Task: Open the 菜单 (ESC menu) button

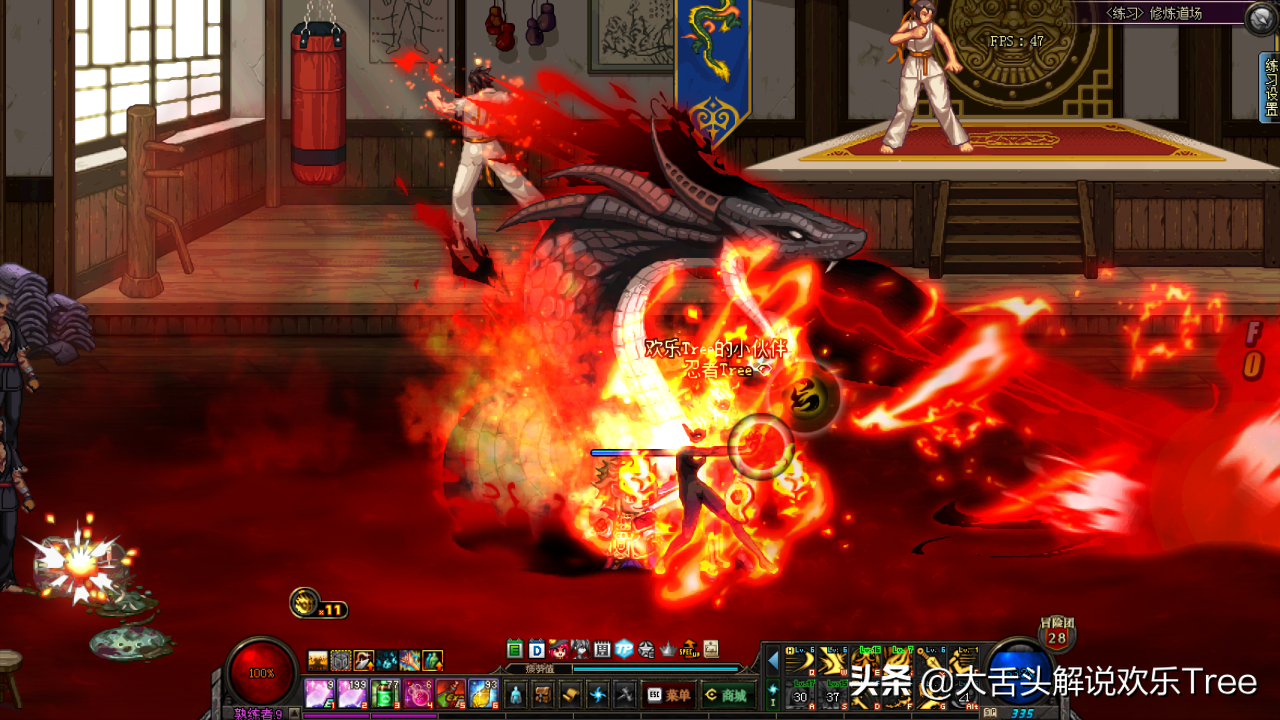Action: (671, 694)
